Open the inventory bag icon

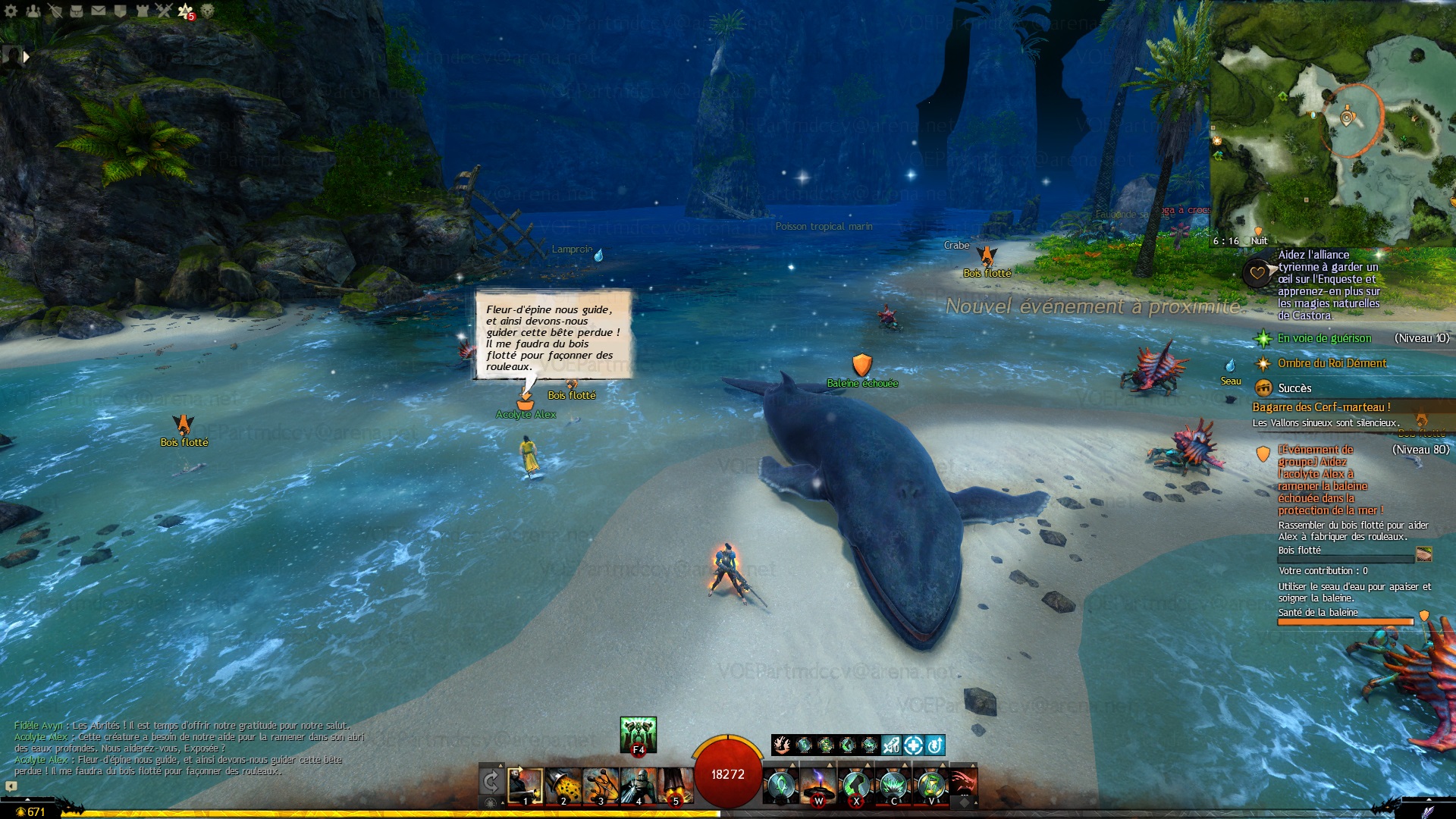(x=77, y=11)
